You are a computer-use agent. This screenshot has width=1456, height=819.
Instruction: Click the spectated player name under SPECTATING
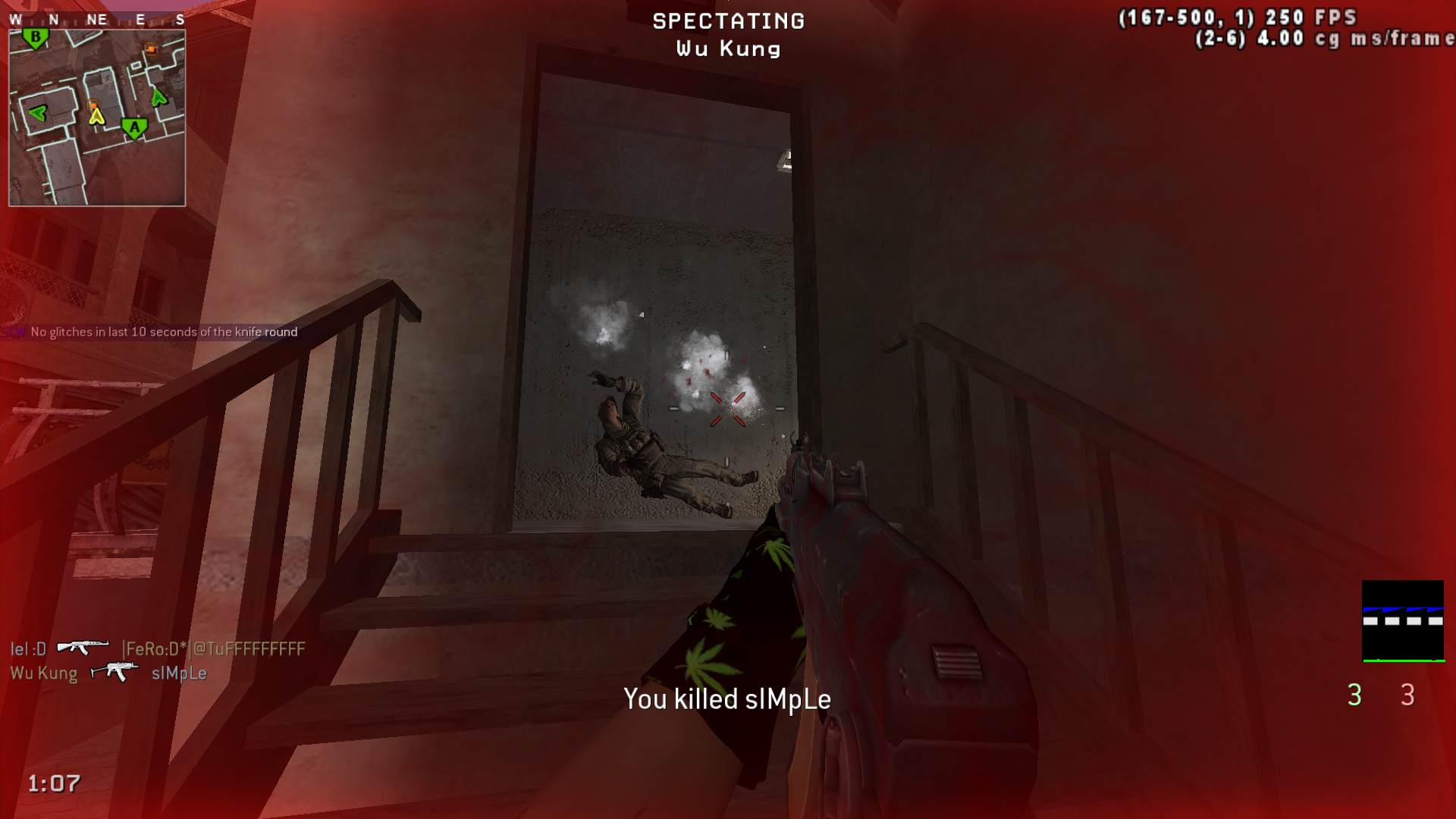728,49
